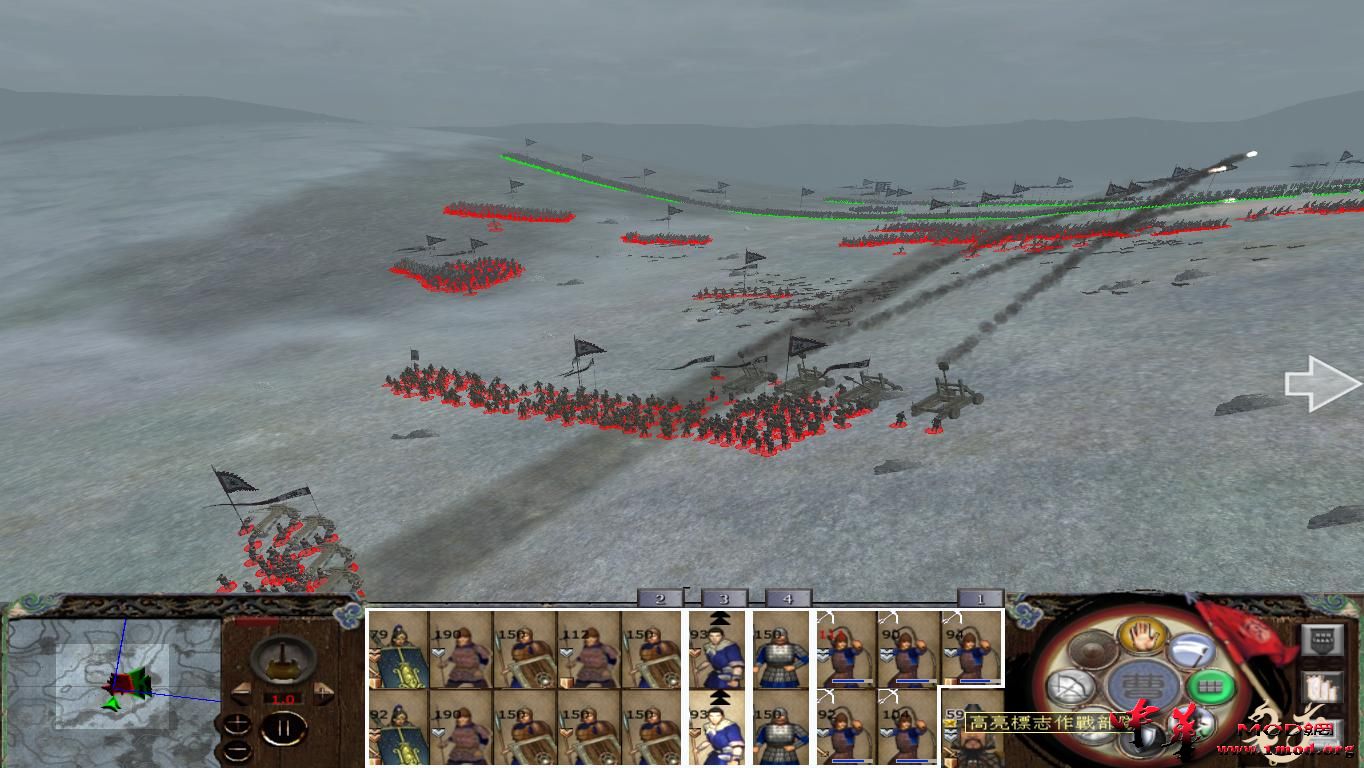Image resolution: width=1364 pixels, height=768 pixels.
Task: Select unit group tab 4
Action: tap(788, 598)
